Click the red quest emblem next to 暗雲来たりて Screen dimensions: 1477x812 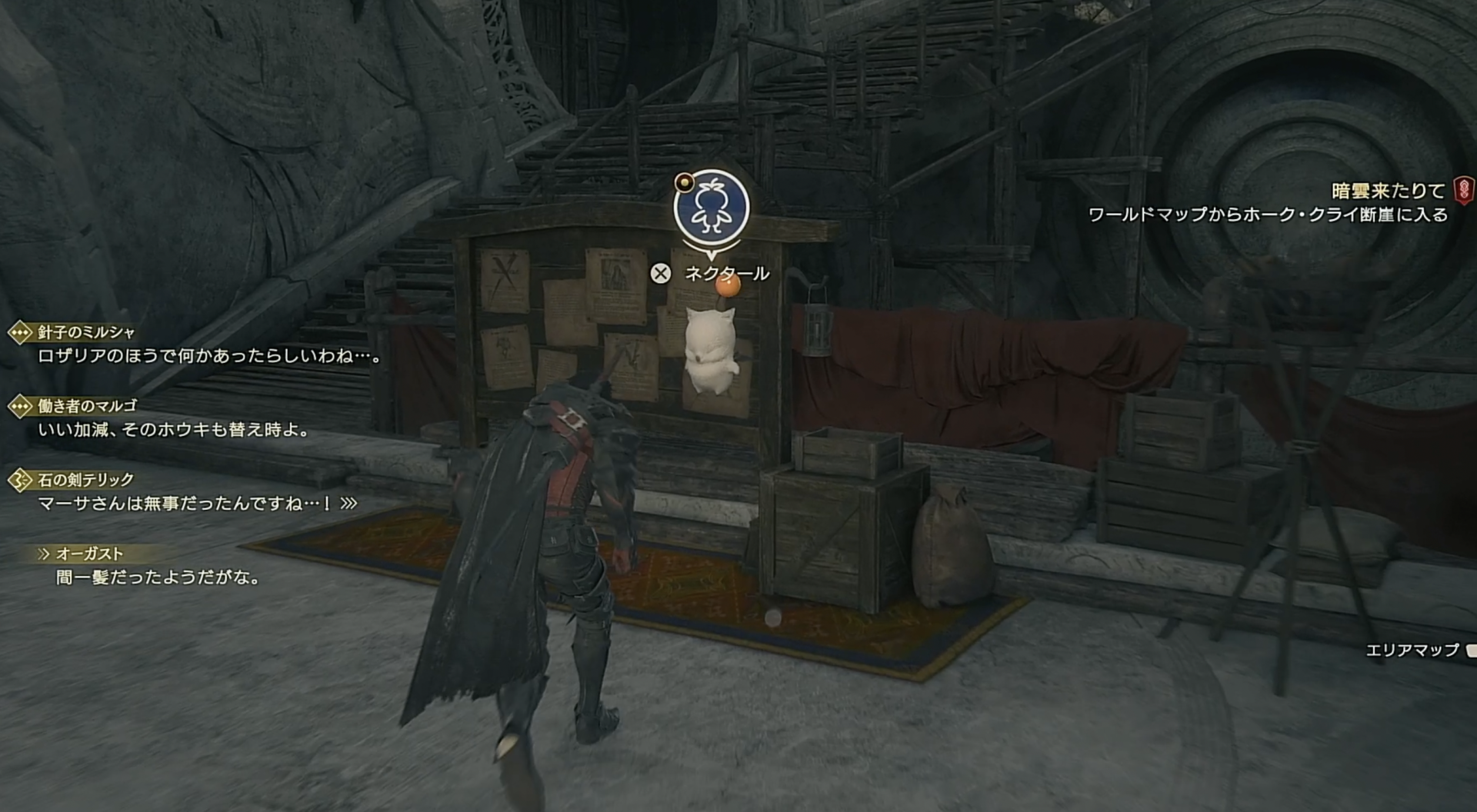click(1464, 188)
